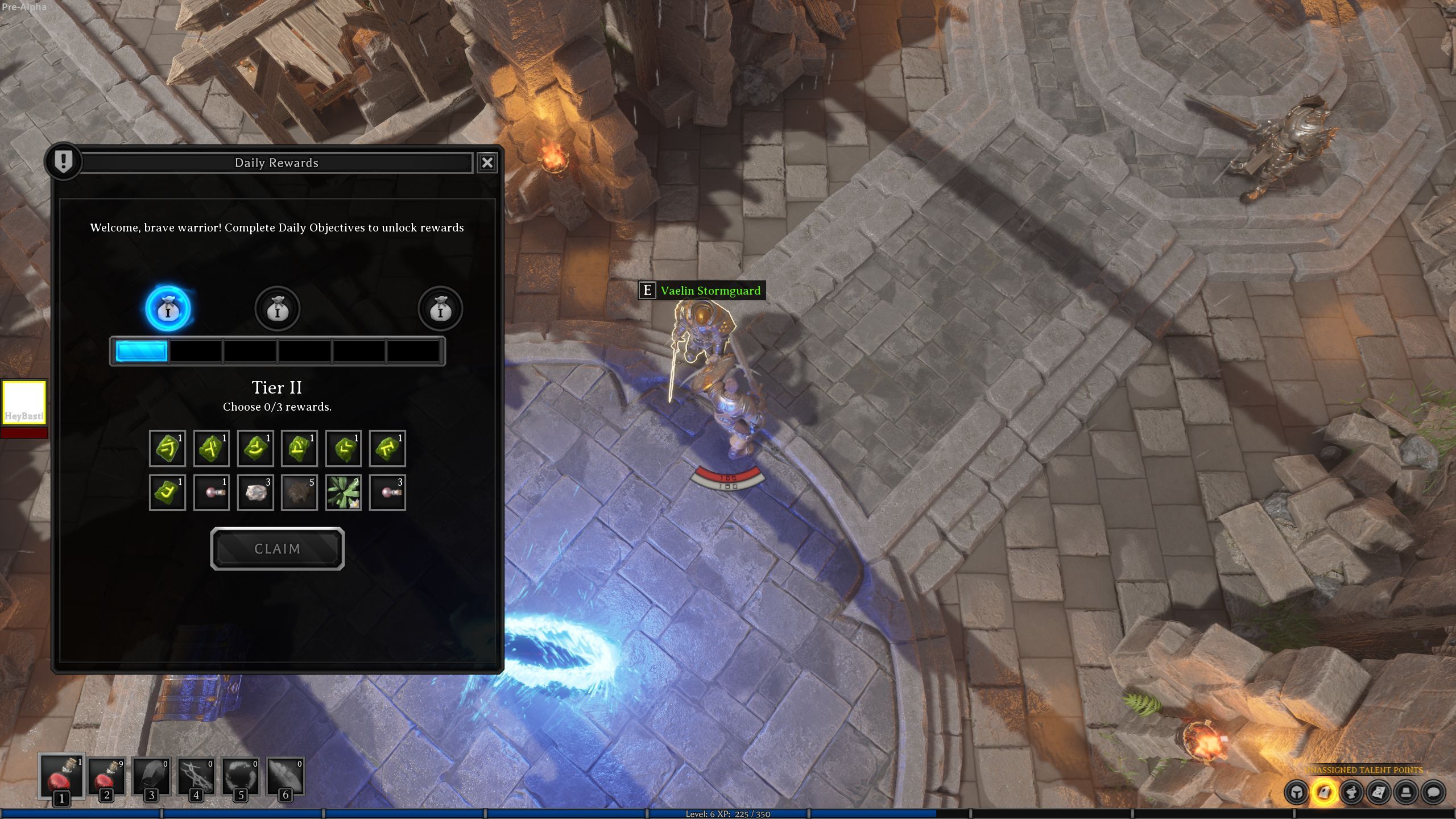This screenshot has width=1456, height=819.
Task: Open the chat speech bubble icon
Action: pos(1433,792)
